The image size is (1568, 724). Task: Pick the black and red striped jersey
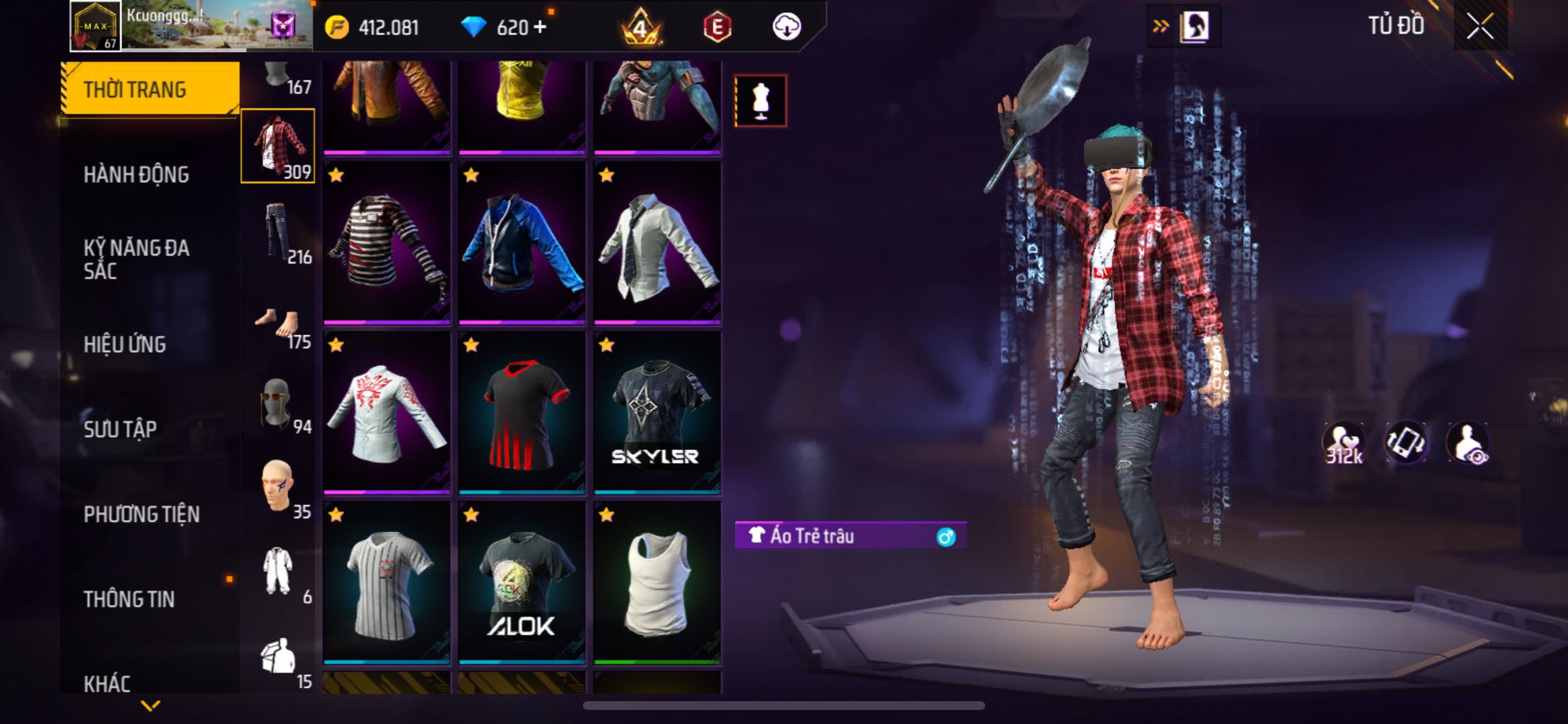[x=522, y=413]
